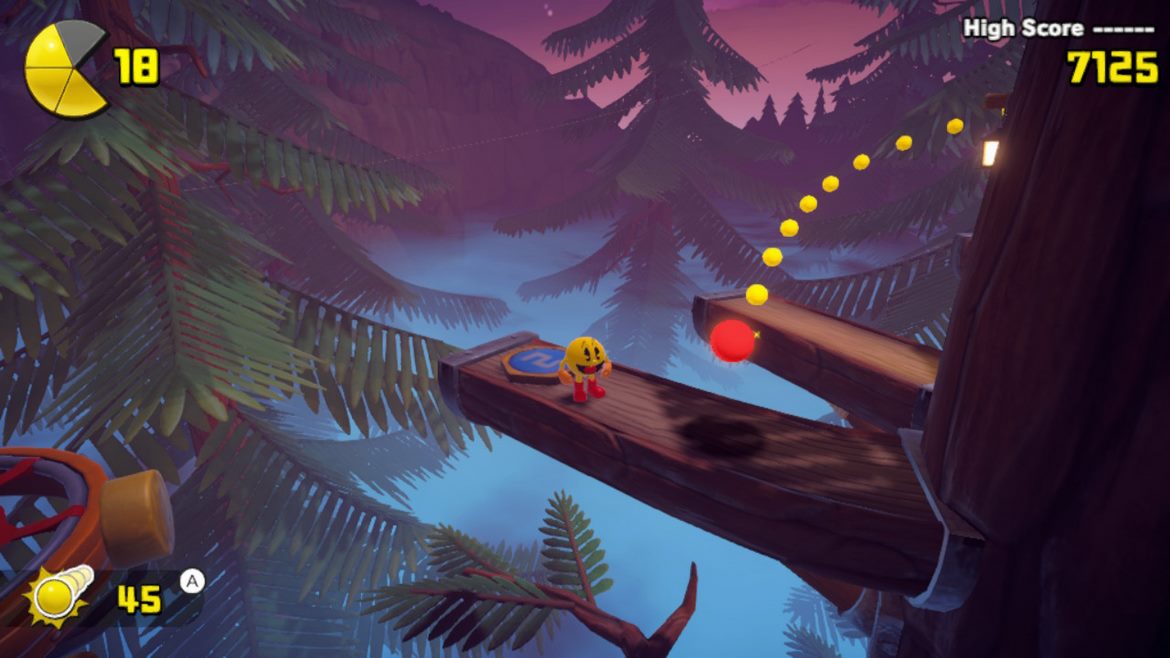
Task: Click the yellow Pac-Man health wedge icon
Action: point(66,69)
